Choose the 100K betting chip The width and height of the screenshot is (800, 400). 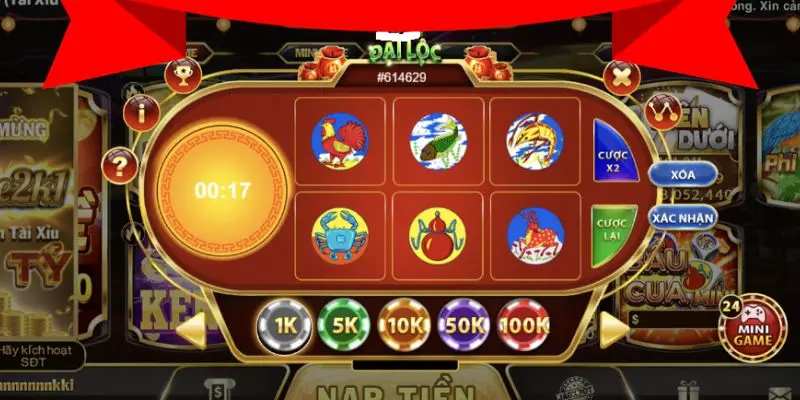pyautogui.click(x=525, y=324)
